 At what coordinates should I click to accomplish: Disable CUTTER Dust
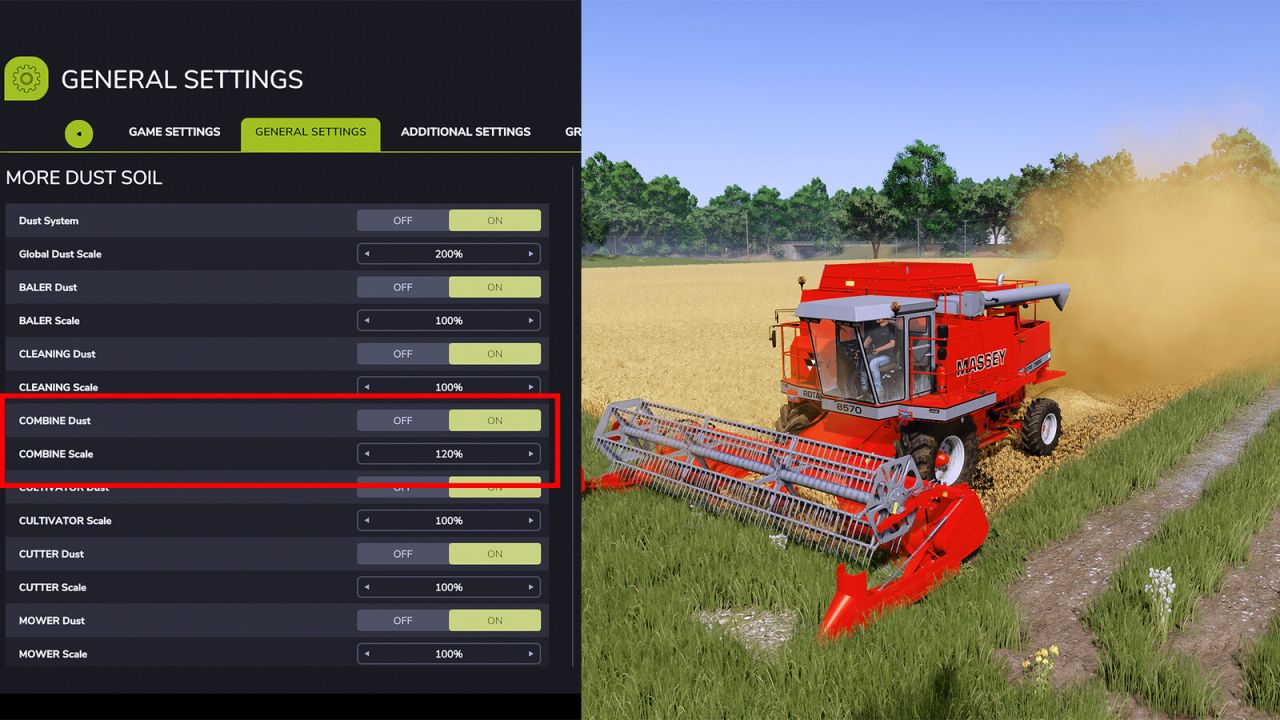[402, 553]
